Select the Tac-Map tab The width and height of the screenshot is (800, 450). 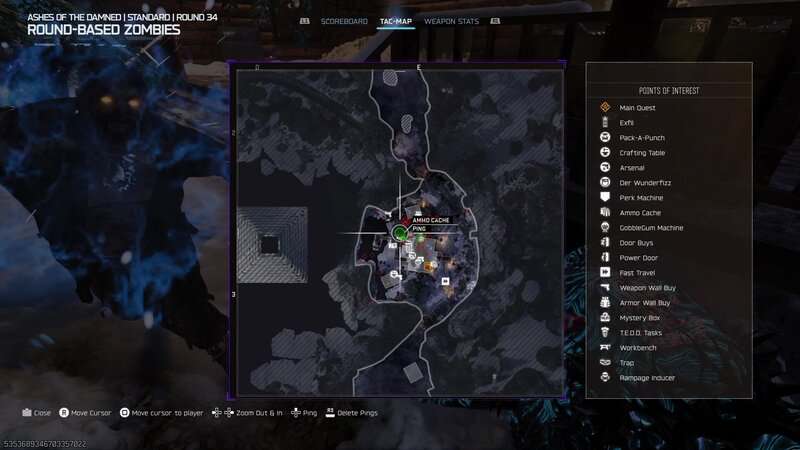(397, 20)
